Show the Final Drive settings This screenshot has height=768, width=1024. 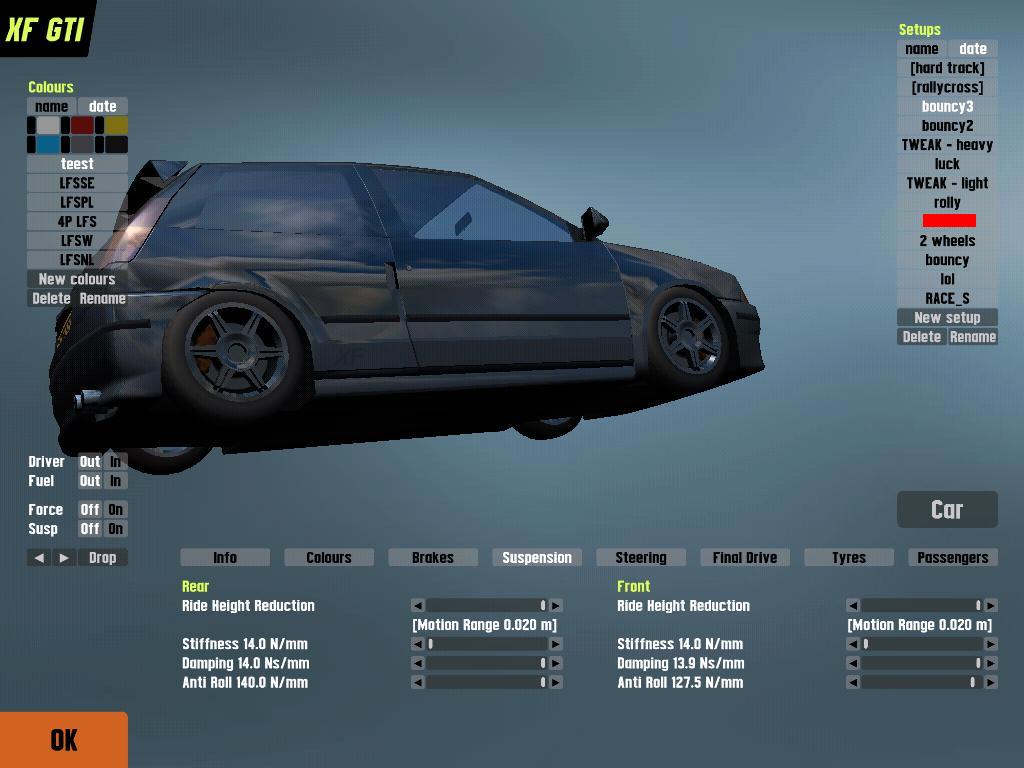(x=745, y=558)
